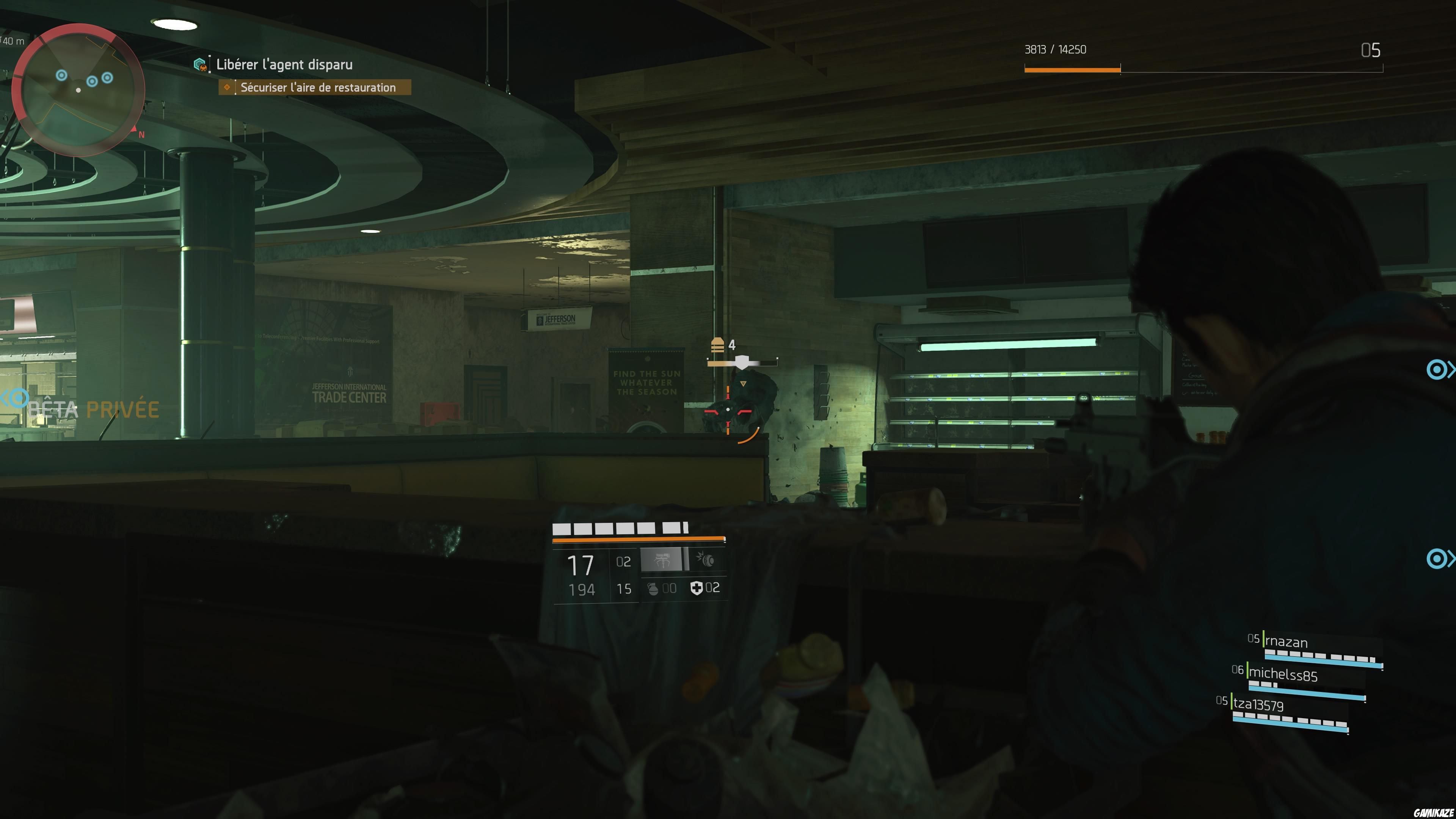Click the diamond marker beside Sécuriser l'aire

226,88
